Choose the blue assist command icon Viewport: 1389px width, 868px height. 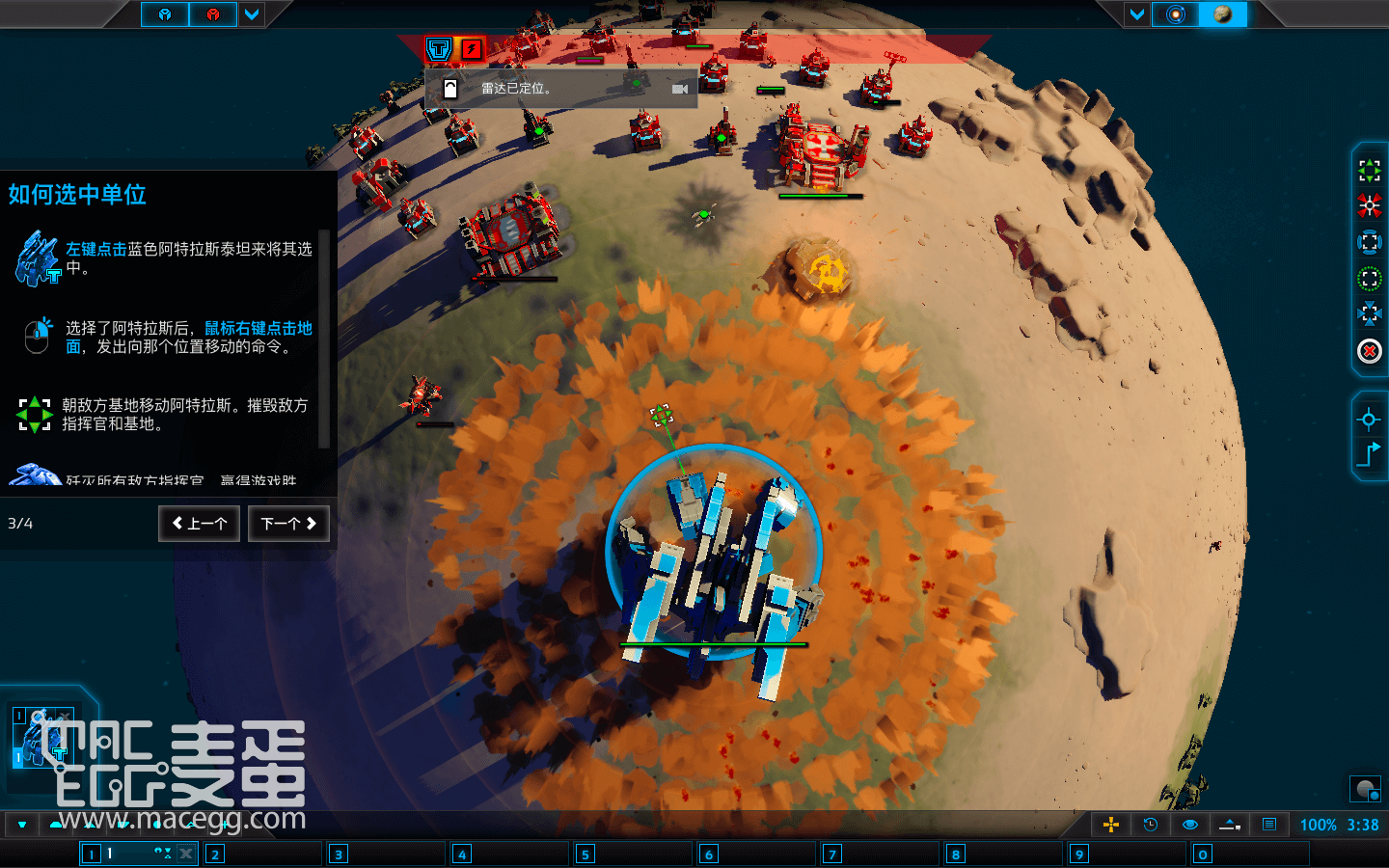[1369, 242]
